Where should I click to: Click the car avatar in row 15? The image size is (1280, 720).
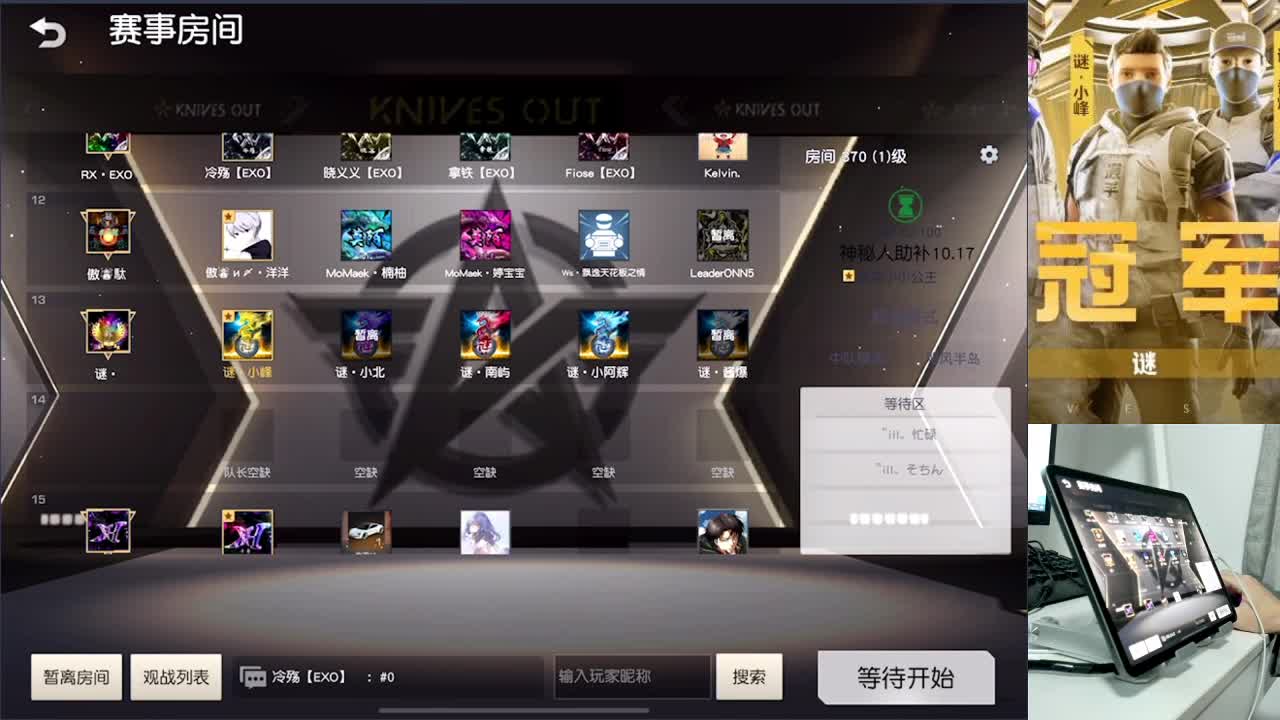[x=366, y=531]
